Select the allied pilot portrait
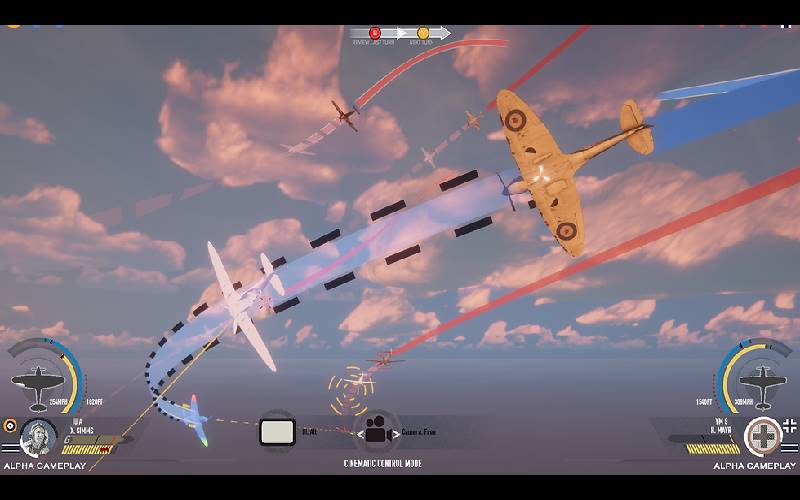800x500 pixels. [38, 437]
